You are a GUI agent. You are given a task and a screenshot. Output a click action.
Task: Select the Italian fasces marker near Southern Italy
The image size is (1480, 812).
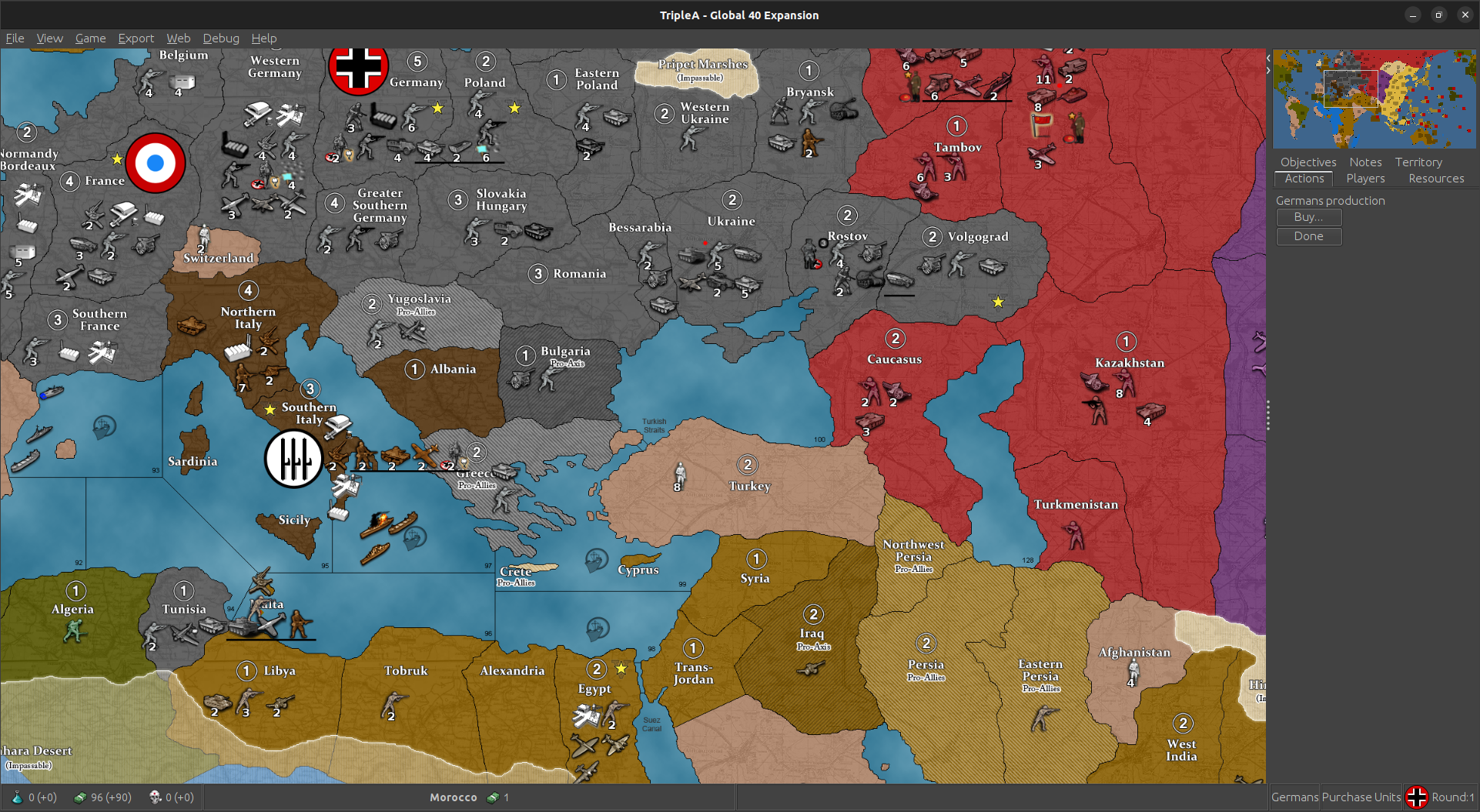[293, 458]
